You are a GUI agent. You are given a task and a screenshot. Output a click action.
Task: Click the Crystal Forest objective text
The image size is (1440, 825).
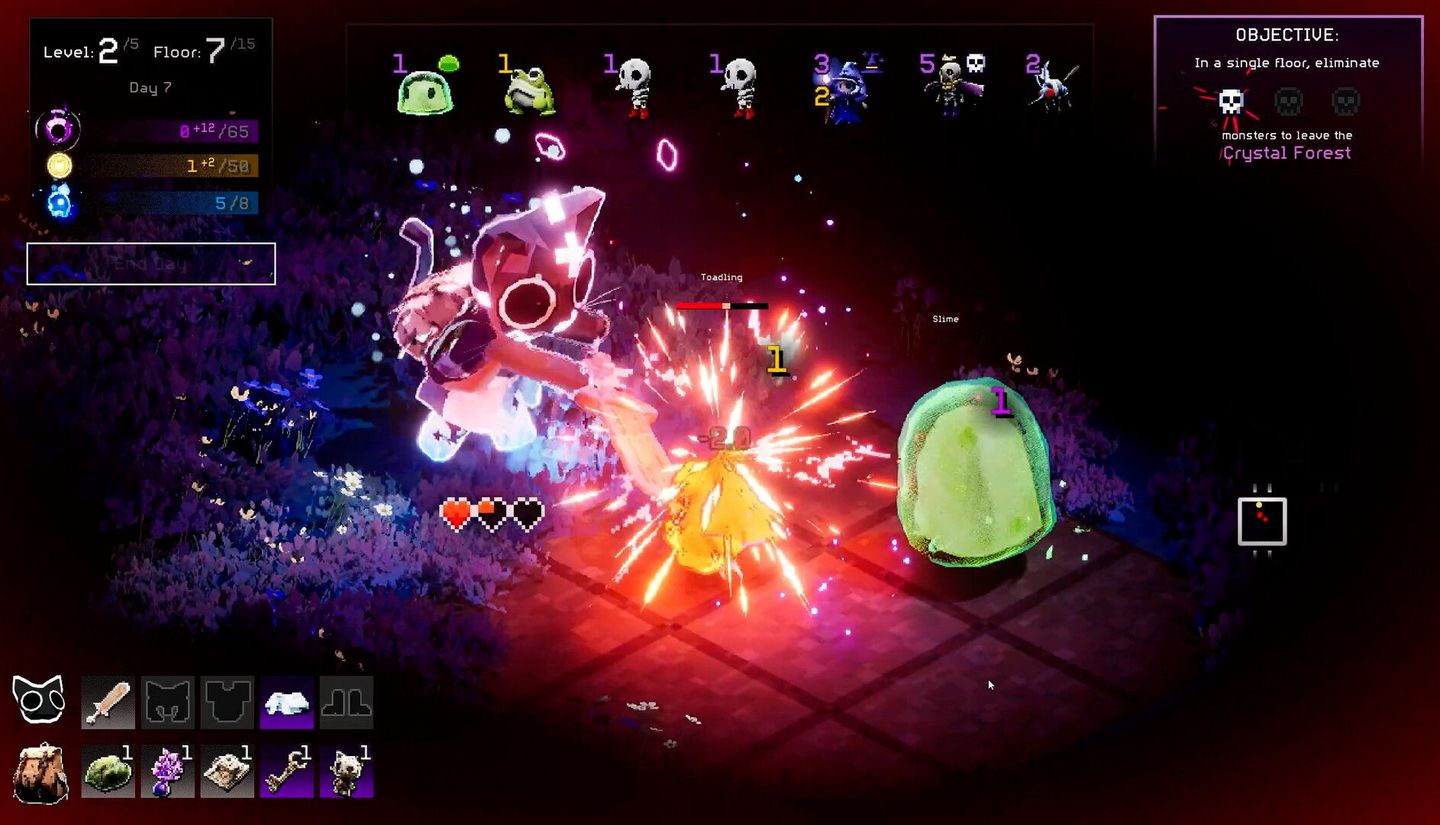pos(1287,153)
